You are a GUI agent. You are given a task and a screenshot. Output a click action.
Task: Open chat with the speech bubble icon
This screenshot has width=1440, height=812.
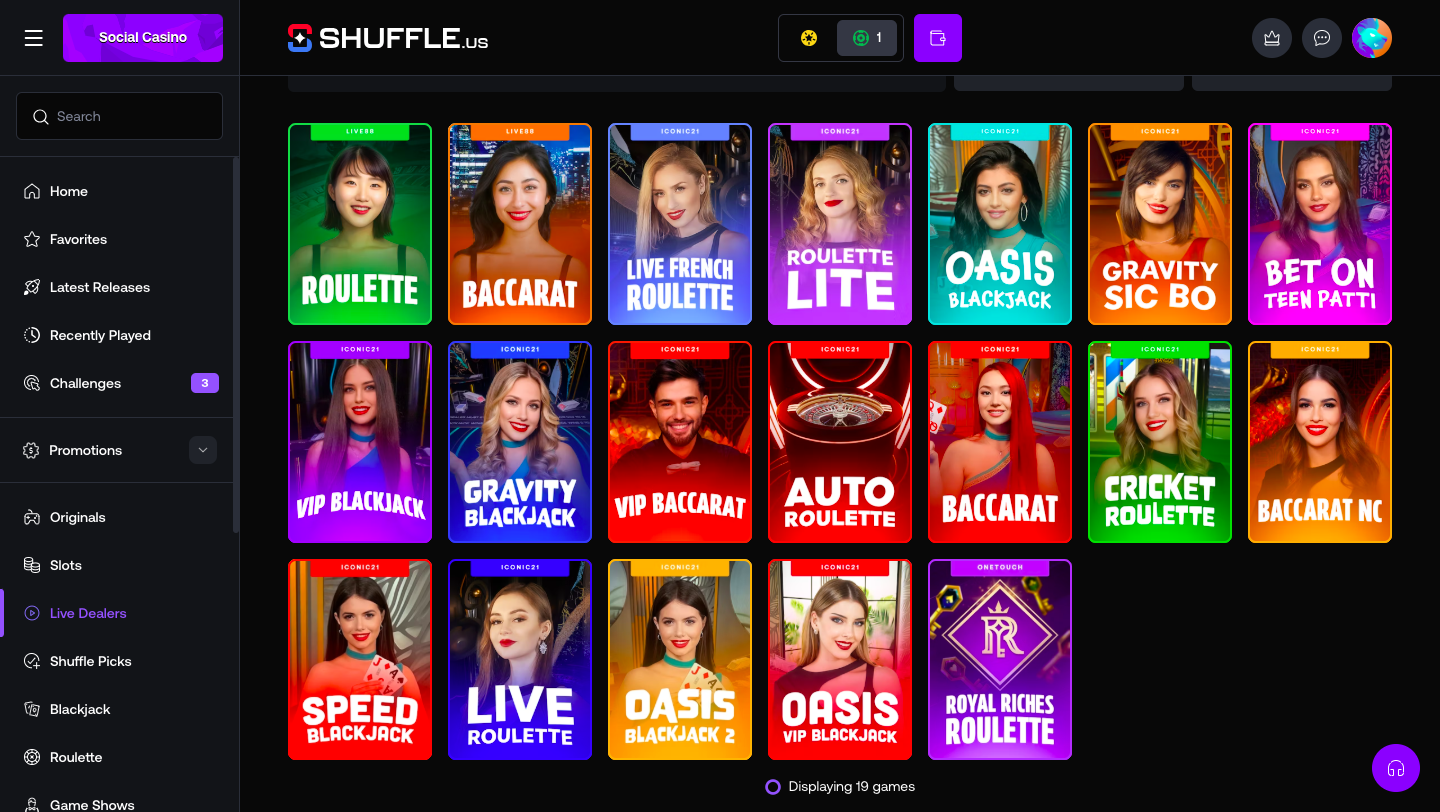tap(1321, 37)
